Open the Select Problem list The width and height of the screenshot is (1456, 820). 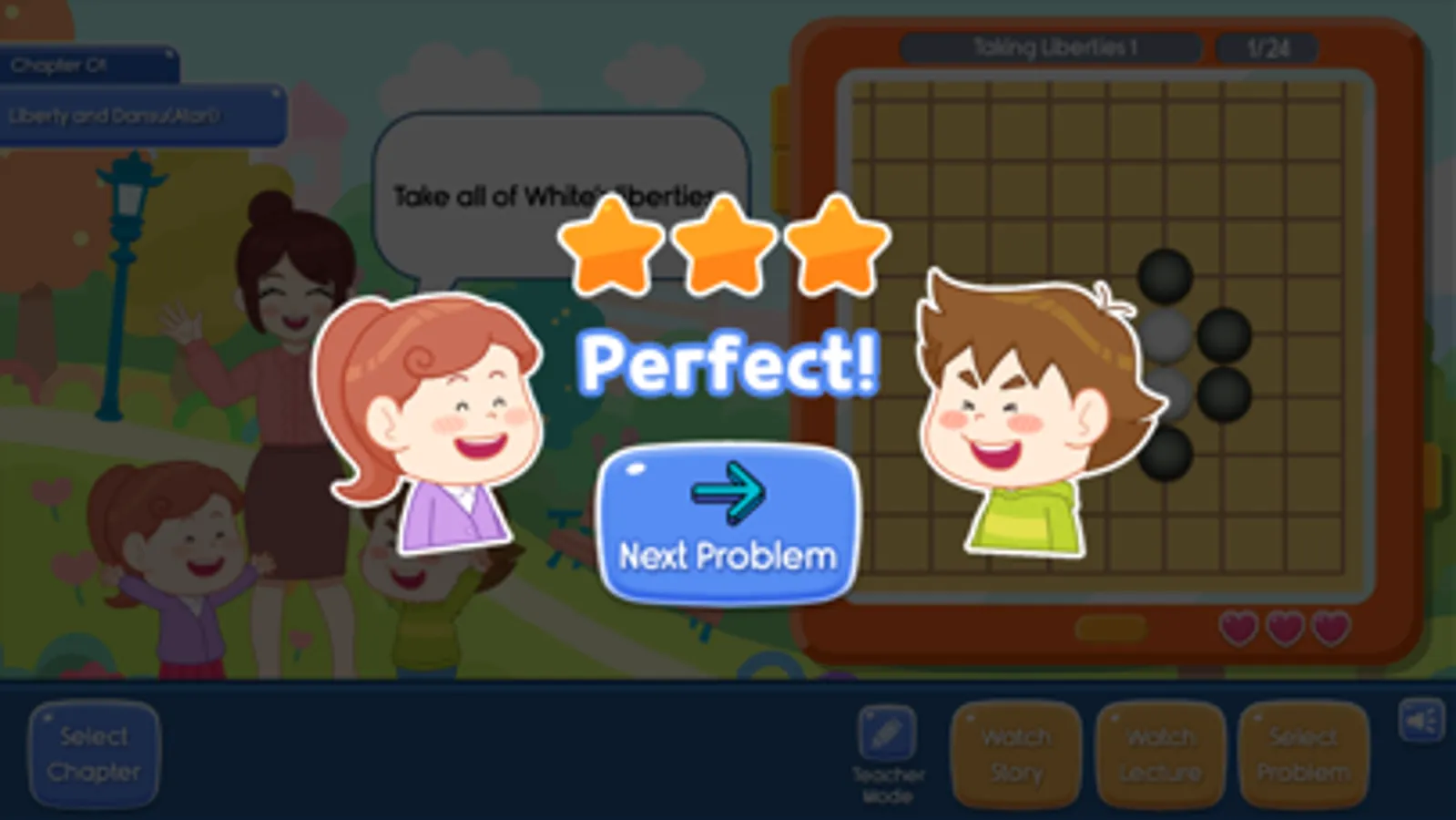1302,753
